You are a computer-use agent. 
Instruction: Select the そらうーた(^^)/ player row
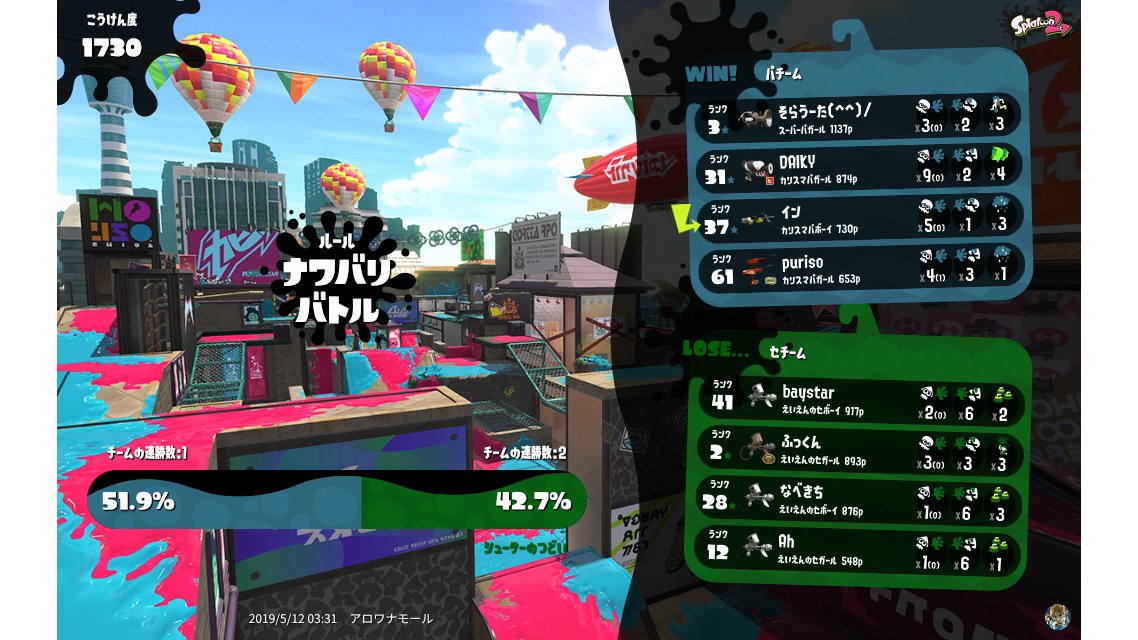(858, 116)
